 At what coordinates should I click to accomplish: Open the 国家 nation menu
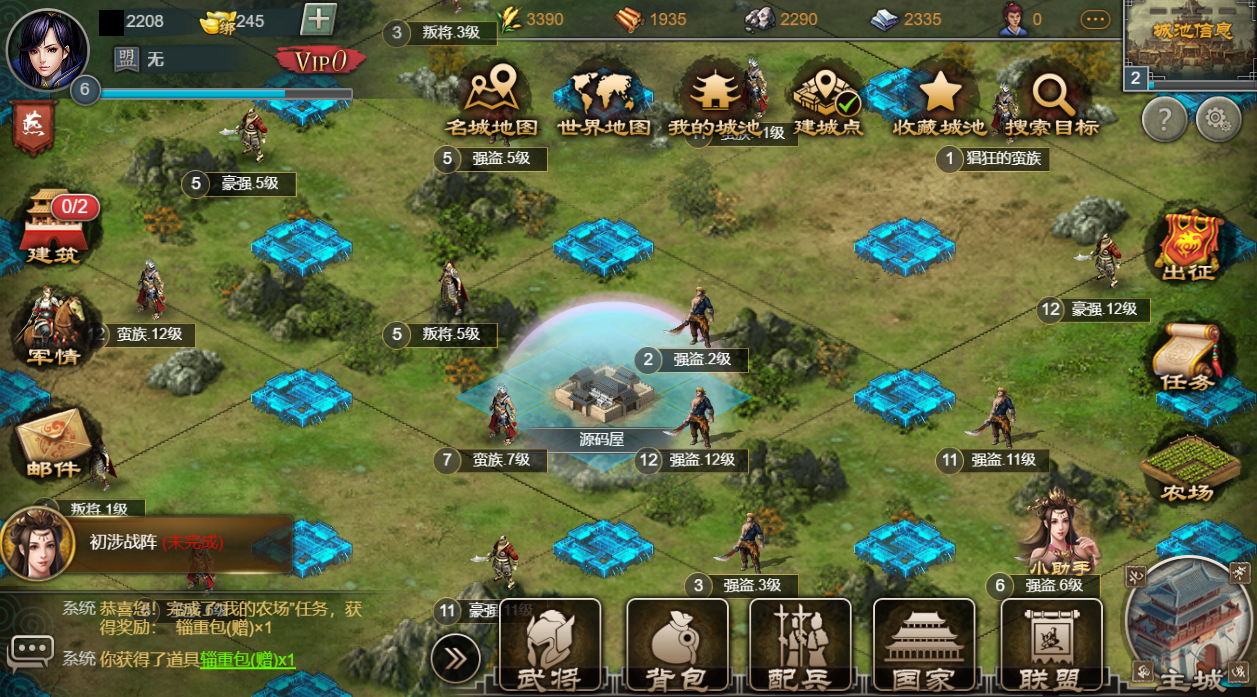tap(924, 647)
